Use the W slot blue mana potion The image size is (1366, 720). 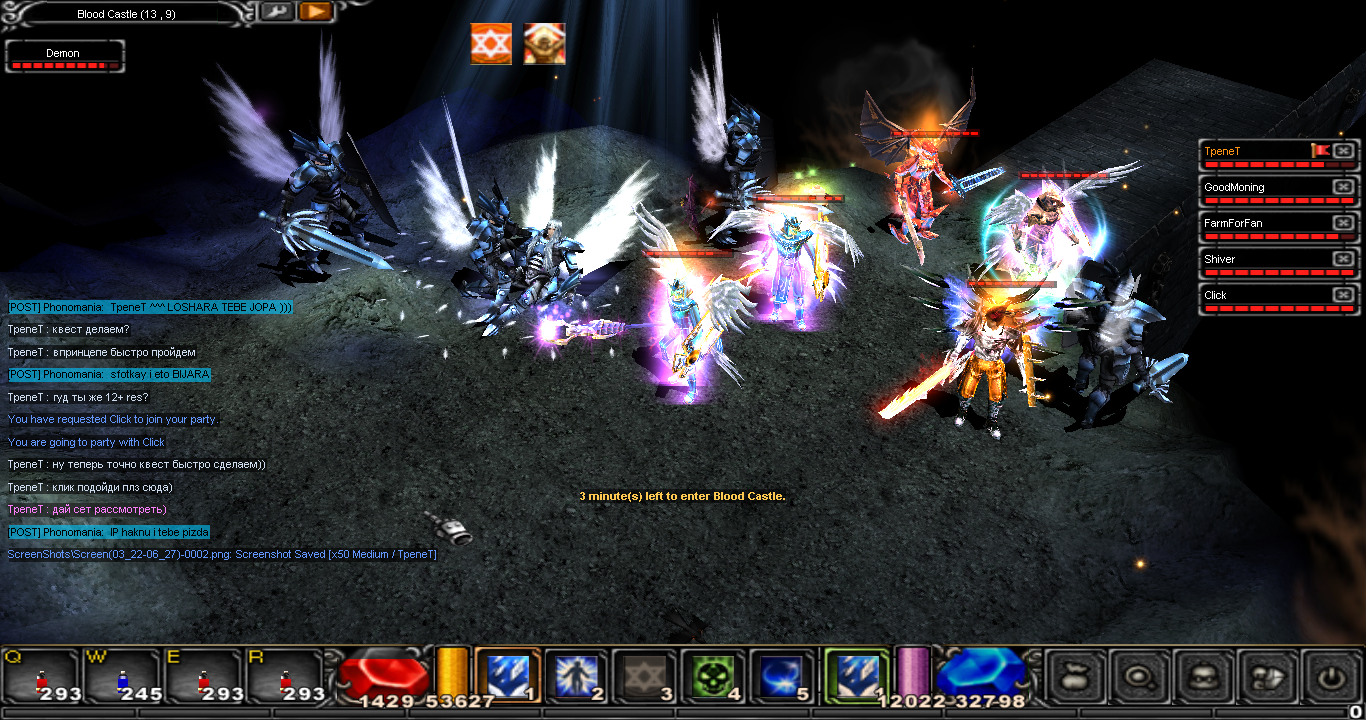(x=123, y=677)
